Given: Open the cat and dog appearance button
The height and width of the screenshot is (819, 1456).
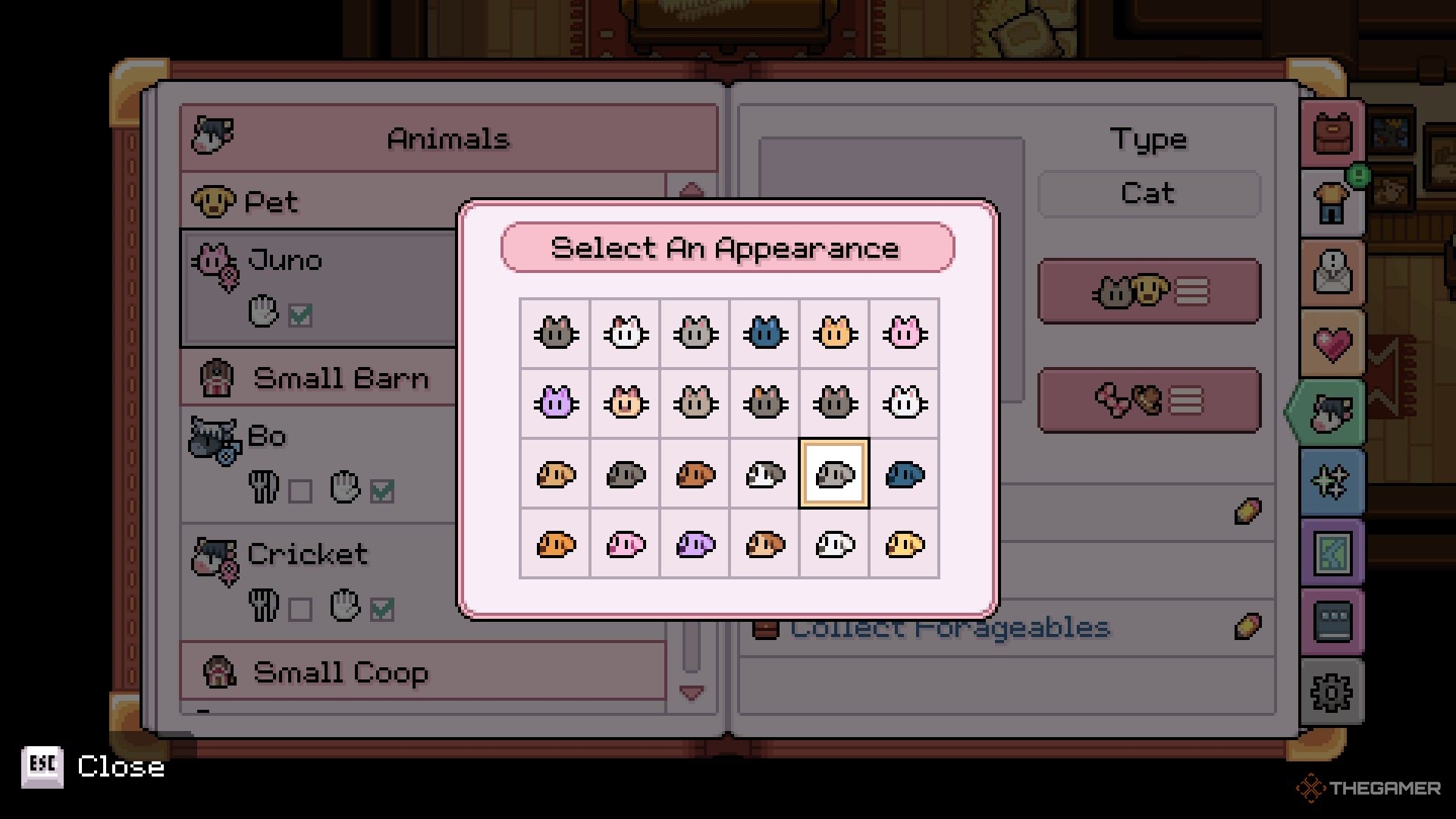Looking at the screenshot, I should (x=1149, y=291).
